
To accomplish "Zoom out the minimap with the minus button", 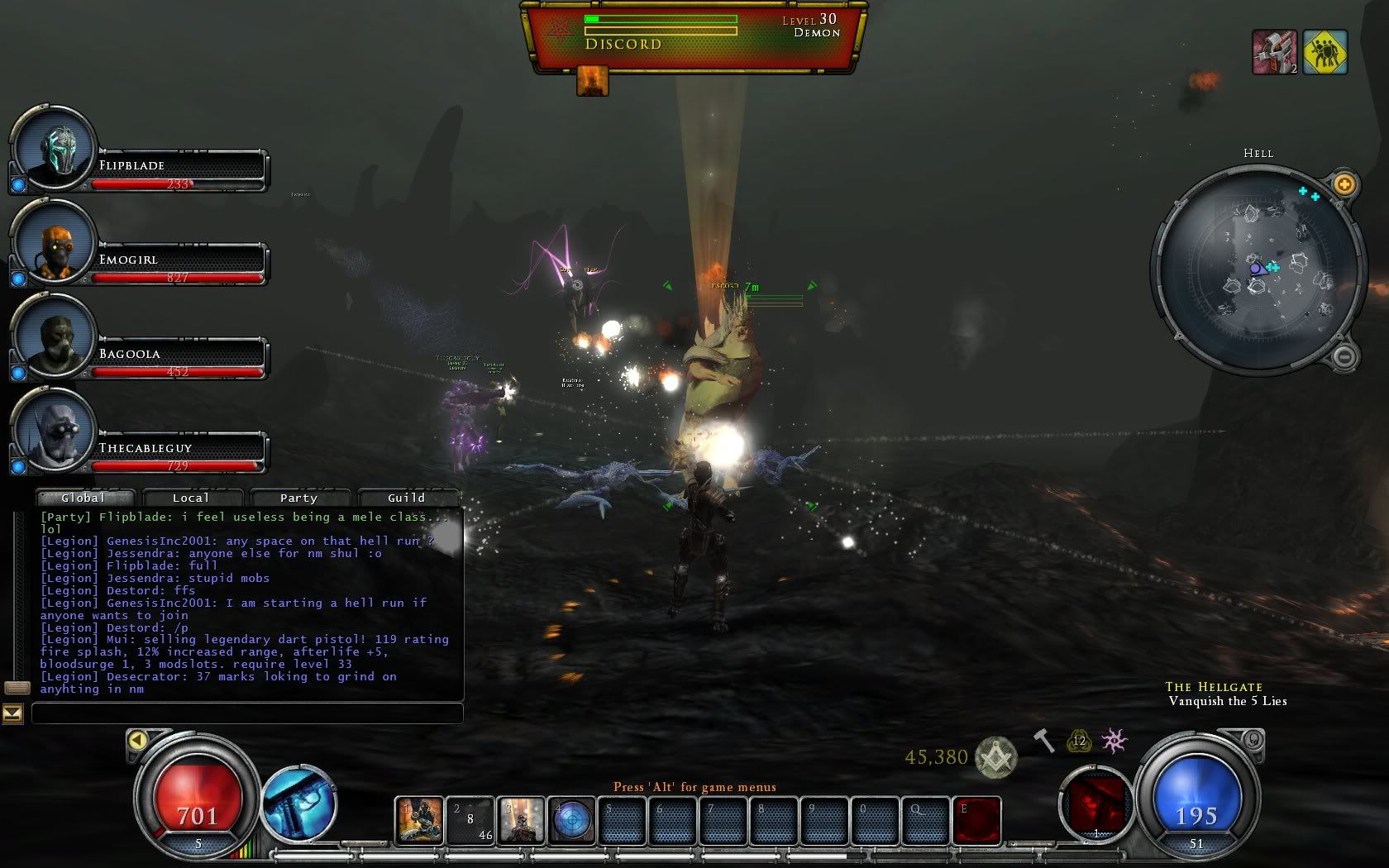I will 1344,357.
